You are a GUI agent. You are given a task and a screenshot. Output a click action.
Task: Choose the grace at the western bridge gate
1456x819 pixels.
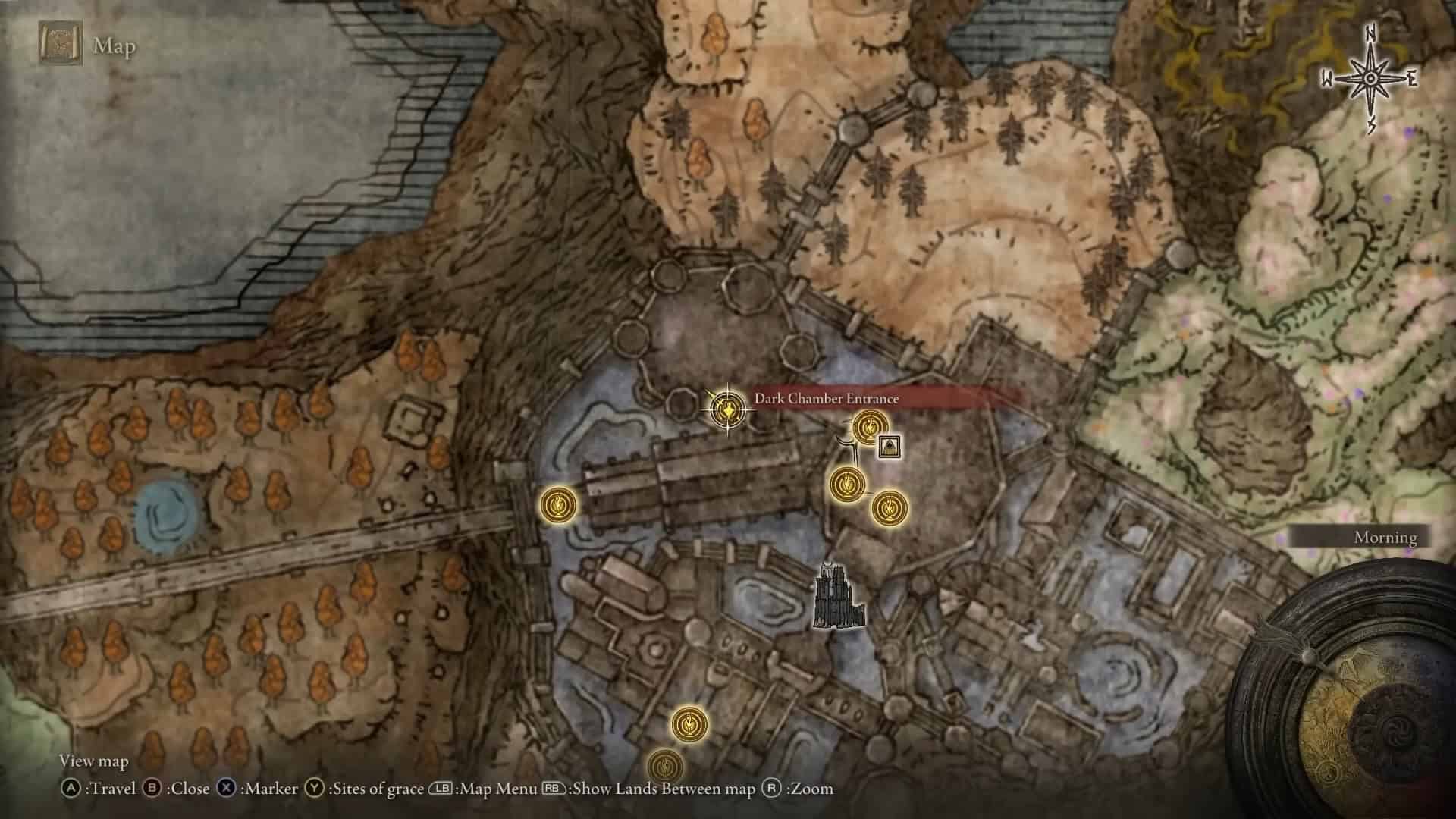(x=560, y=505)
